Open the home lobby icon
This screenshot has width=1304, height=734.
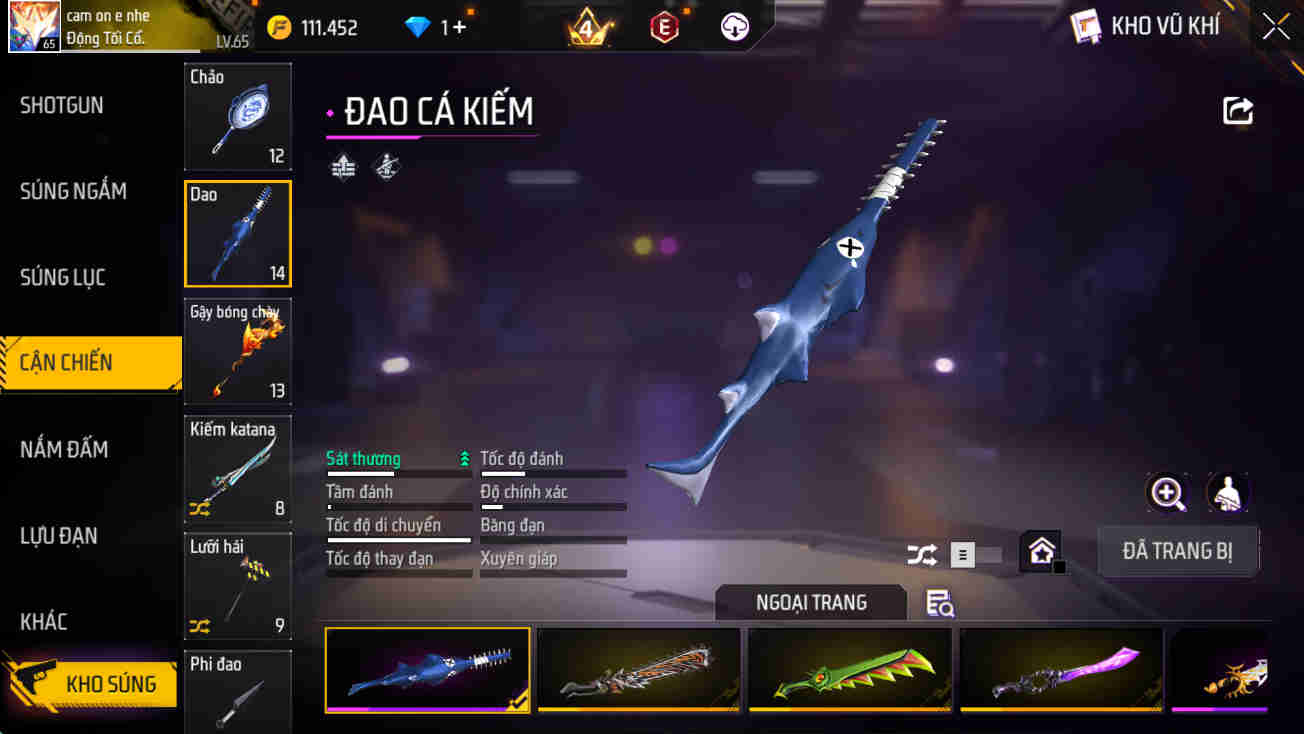pos(1042,551)
